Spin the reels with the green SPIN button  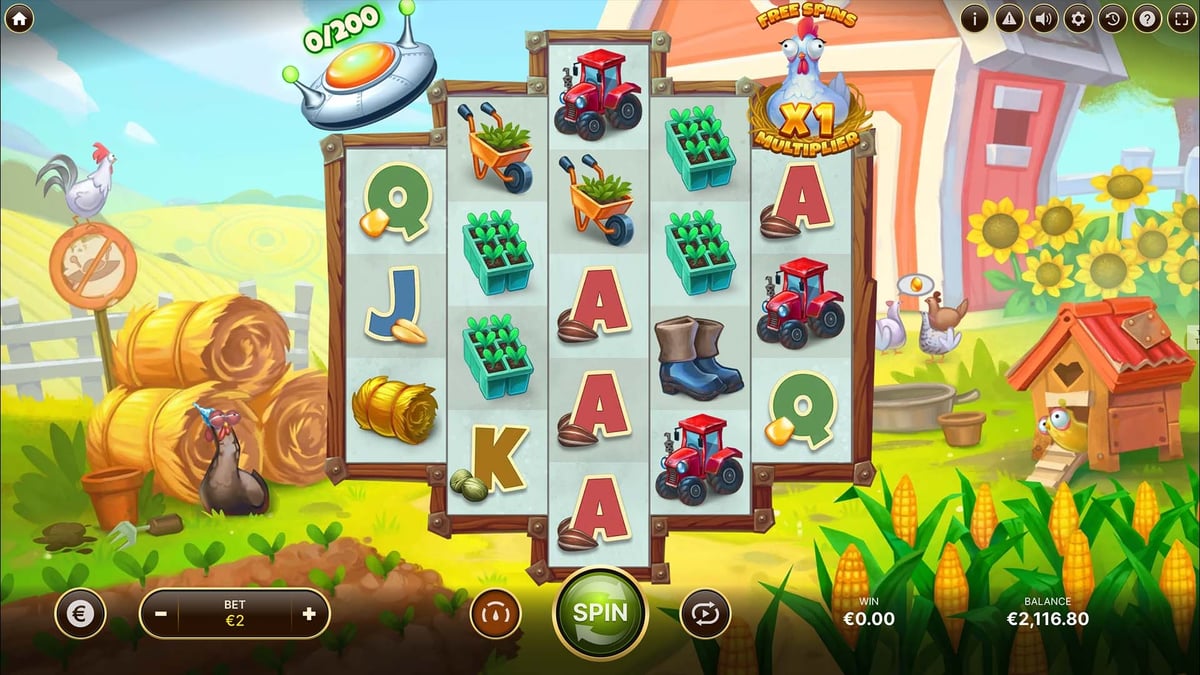pos(600,613)
